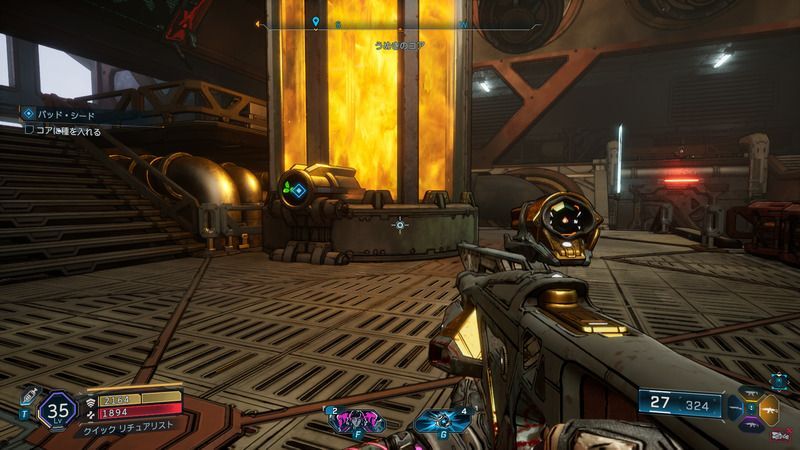
Task: Switch to the blue left weapon slot
Action: coord(736,409)
